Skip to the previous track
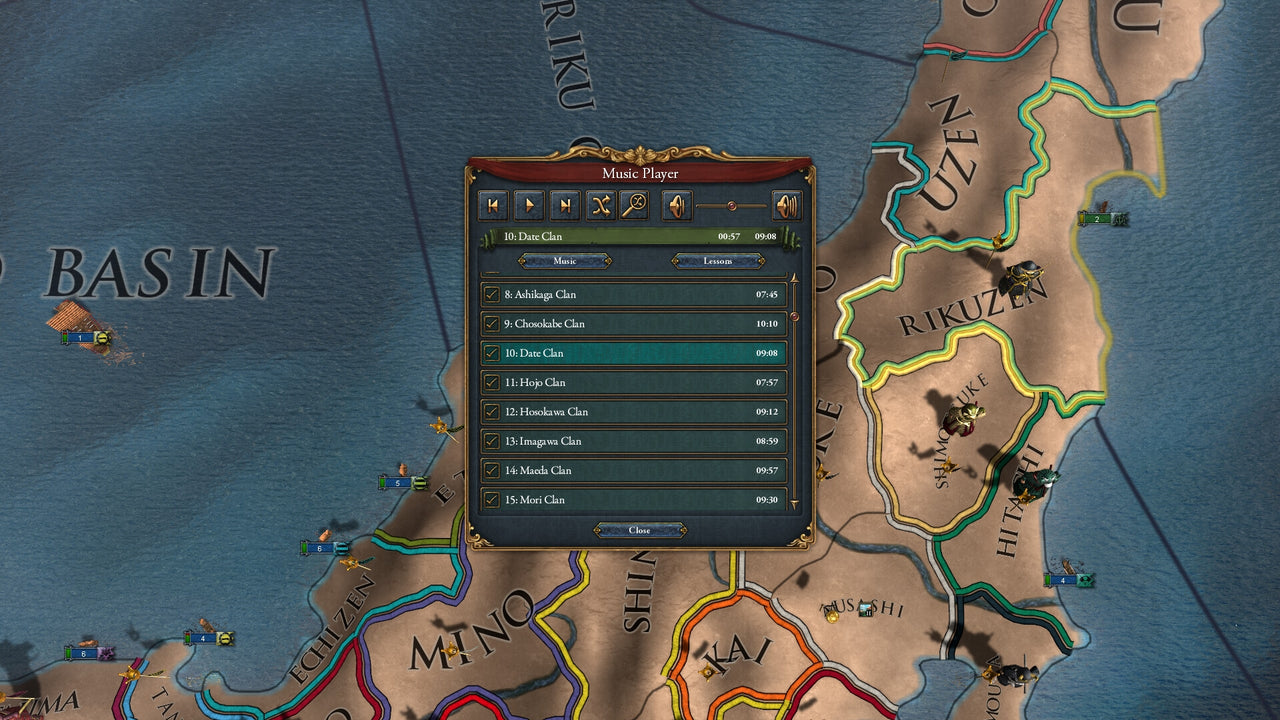 [x=493, y=206]
